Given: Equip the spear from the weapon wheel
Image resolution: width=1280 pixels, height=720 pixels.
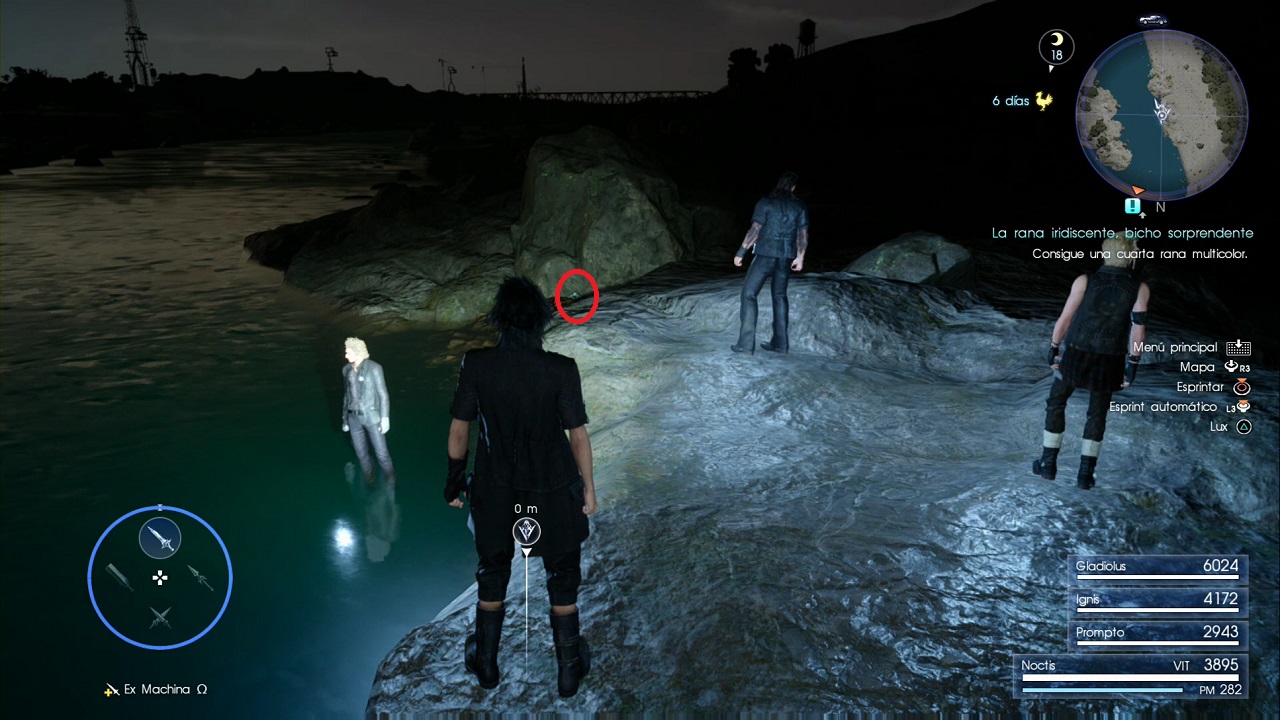Looking at the screenshot, I should (x=200, y=577).
